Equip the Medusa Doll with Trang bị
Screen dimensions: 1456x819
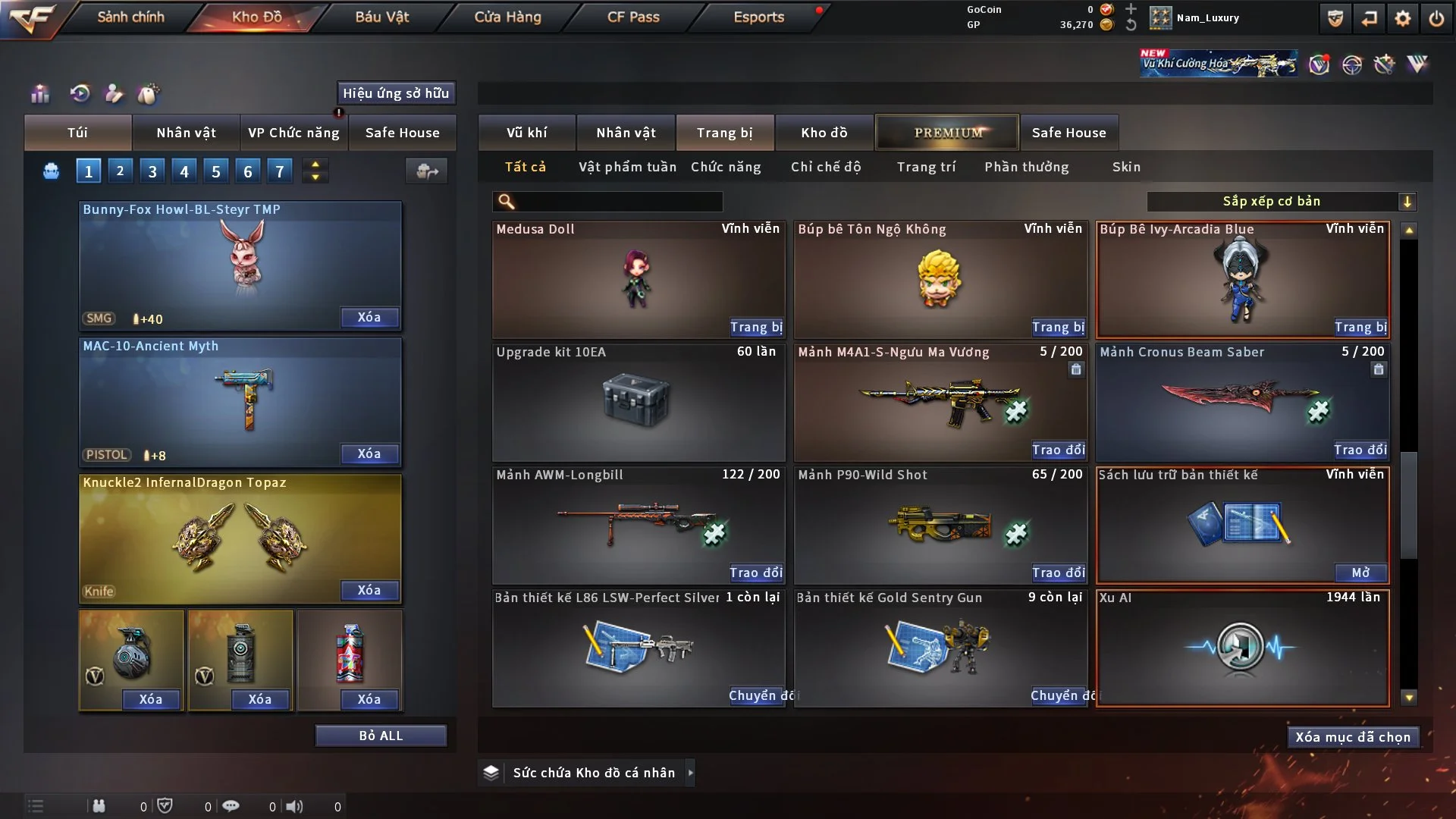(x=756, y=327)
